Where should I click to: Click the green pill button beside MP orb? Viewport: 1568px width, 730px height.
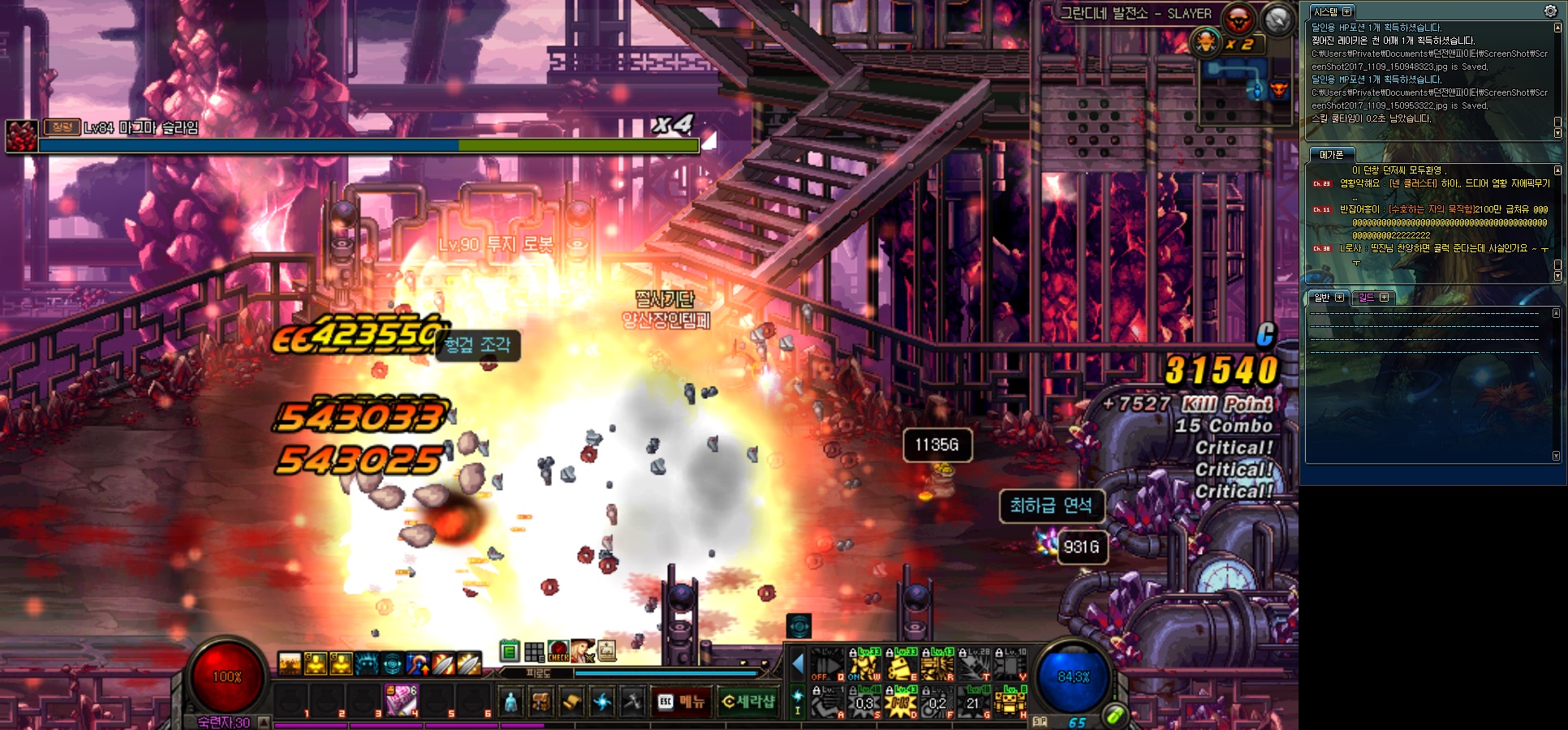(1115, 715)
